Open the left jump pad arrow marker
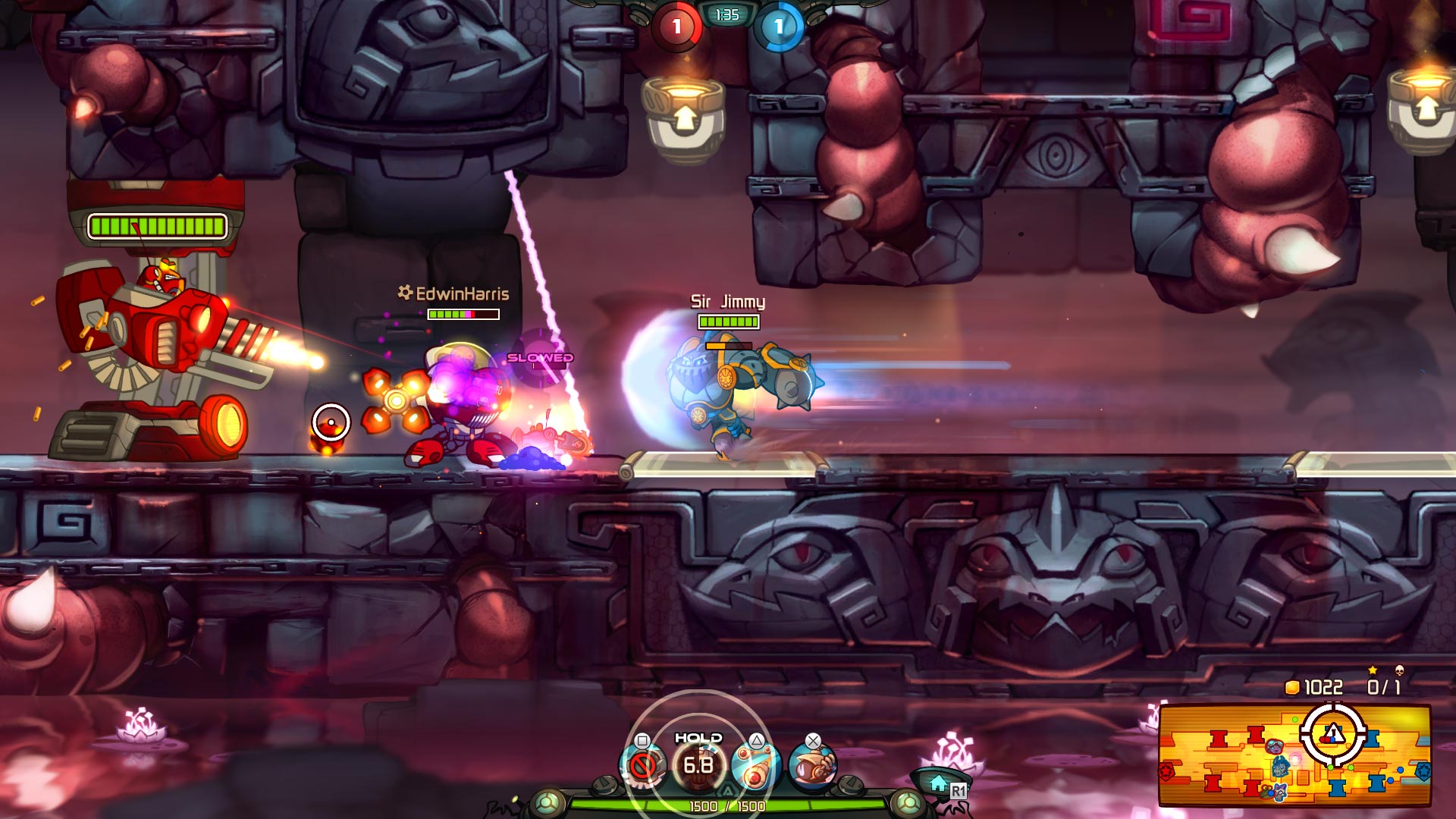This screenshot has height=819, width=1456. [685, 116]
